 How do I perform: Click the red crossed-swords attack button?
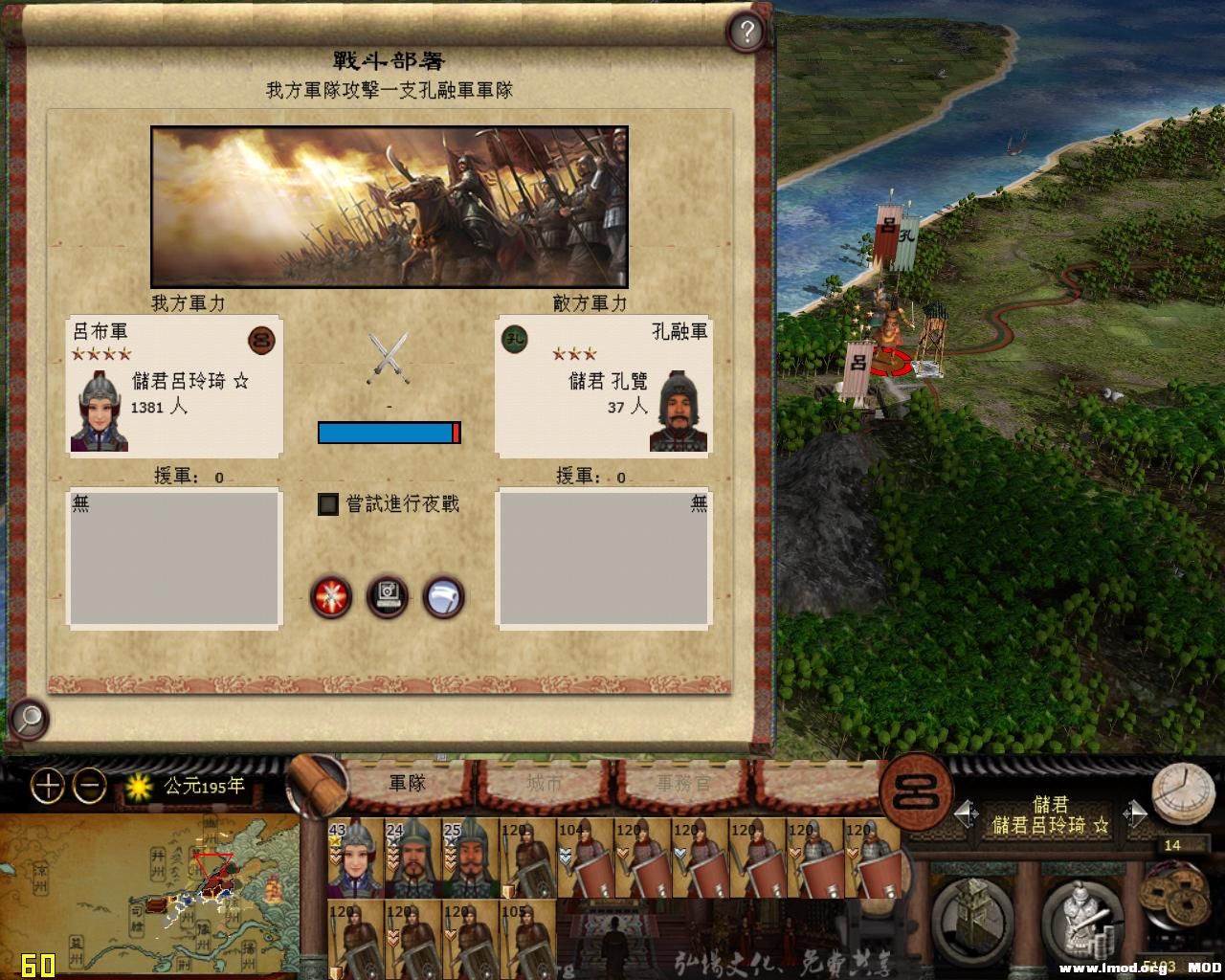[330, 596]
